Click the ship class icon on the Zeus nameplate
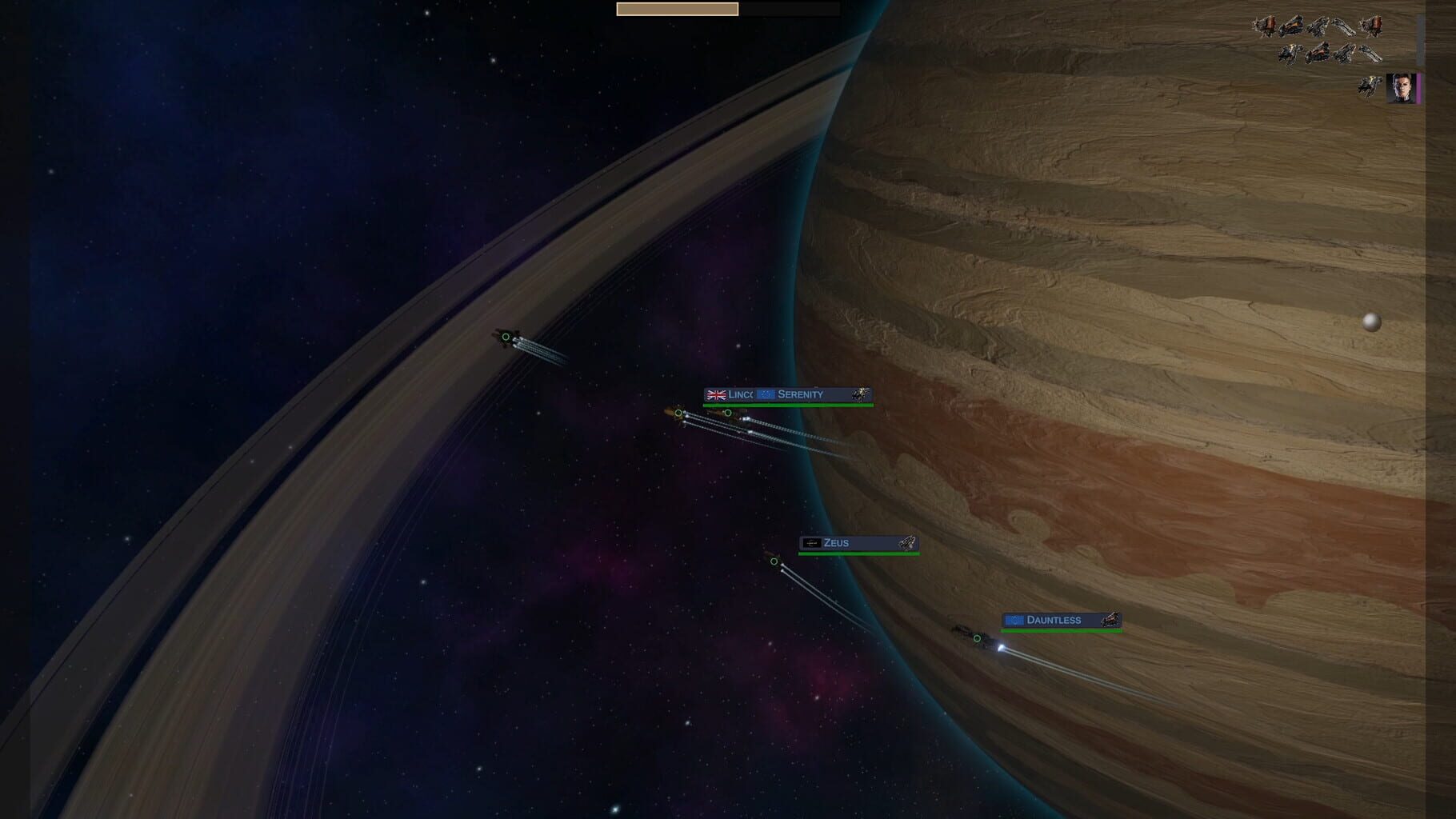1456x819 pixels. point(908,543)
